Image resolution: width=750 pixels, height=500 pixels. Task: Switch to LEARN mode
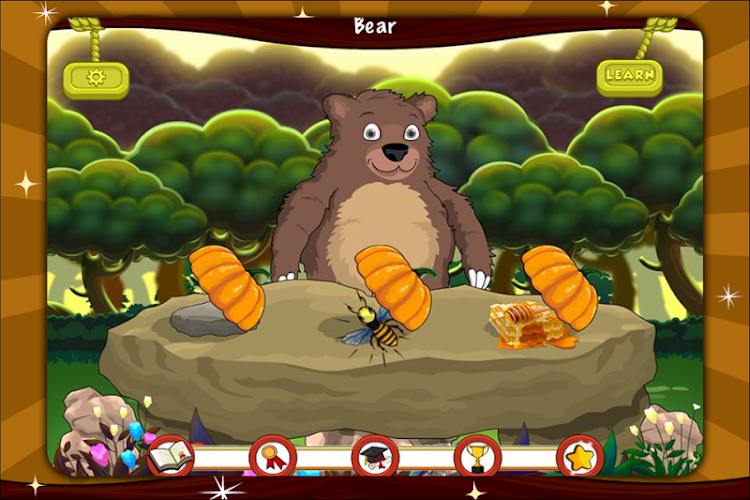[x=630, y=75]
